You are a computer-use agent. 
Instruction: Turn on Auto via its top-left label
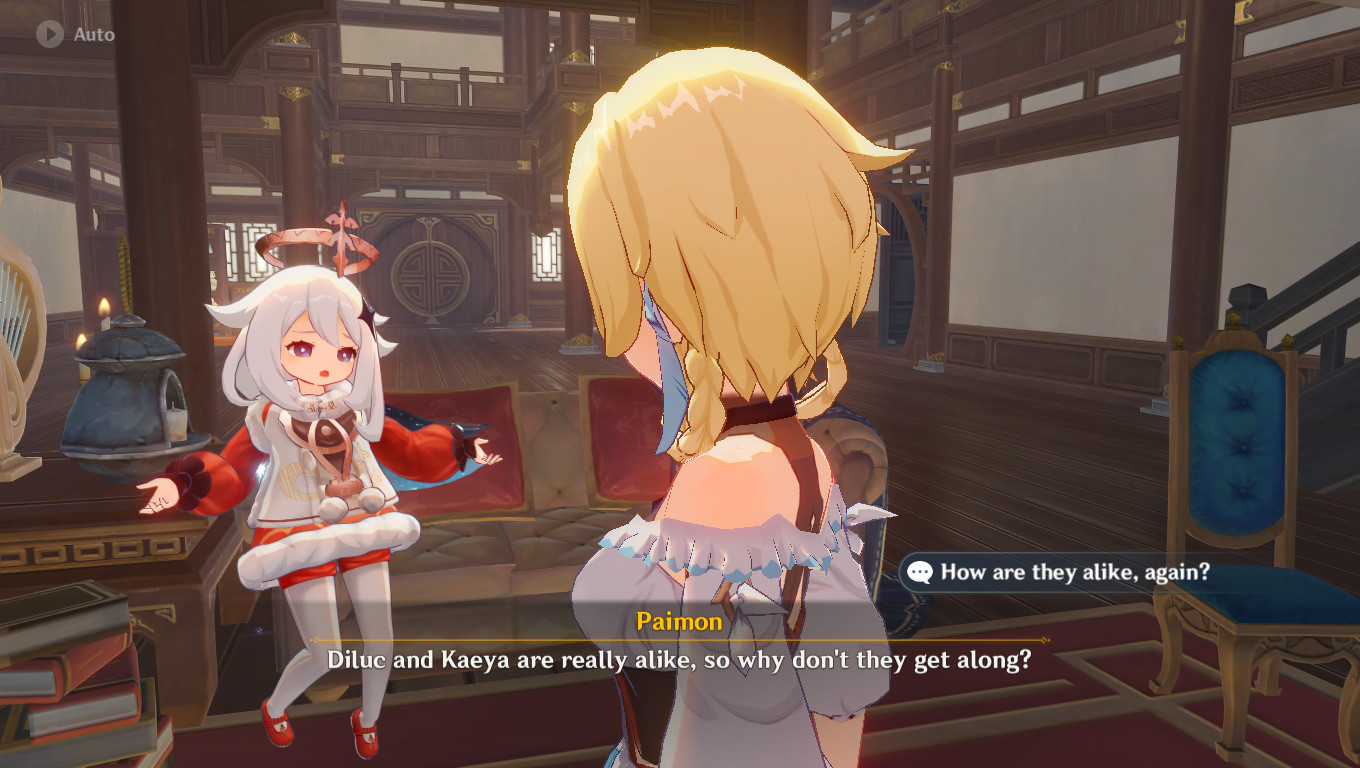[x=95, y=33]
